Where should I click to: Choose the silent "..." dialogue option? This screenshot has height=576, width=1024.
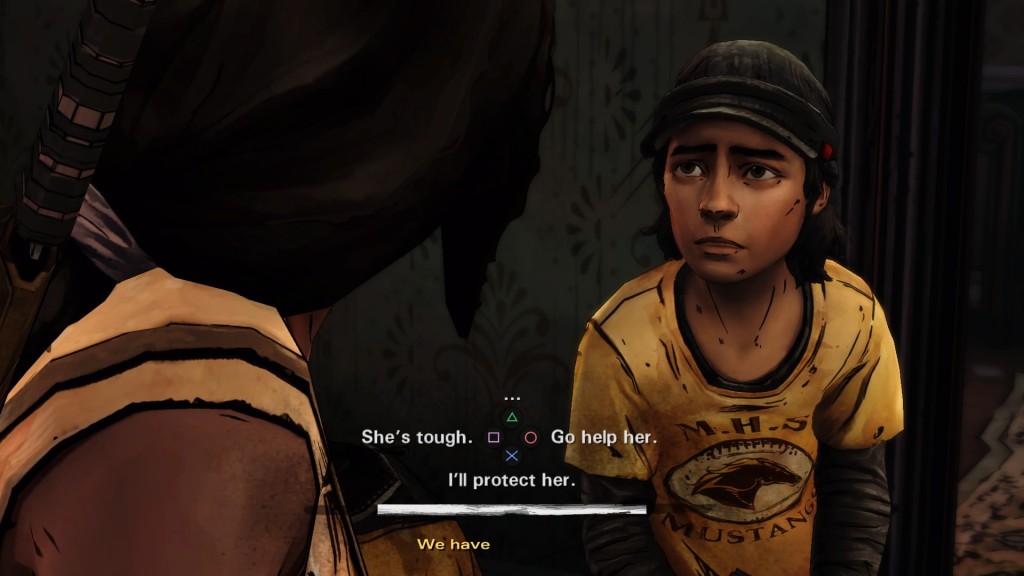click(512, 399)
